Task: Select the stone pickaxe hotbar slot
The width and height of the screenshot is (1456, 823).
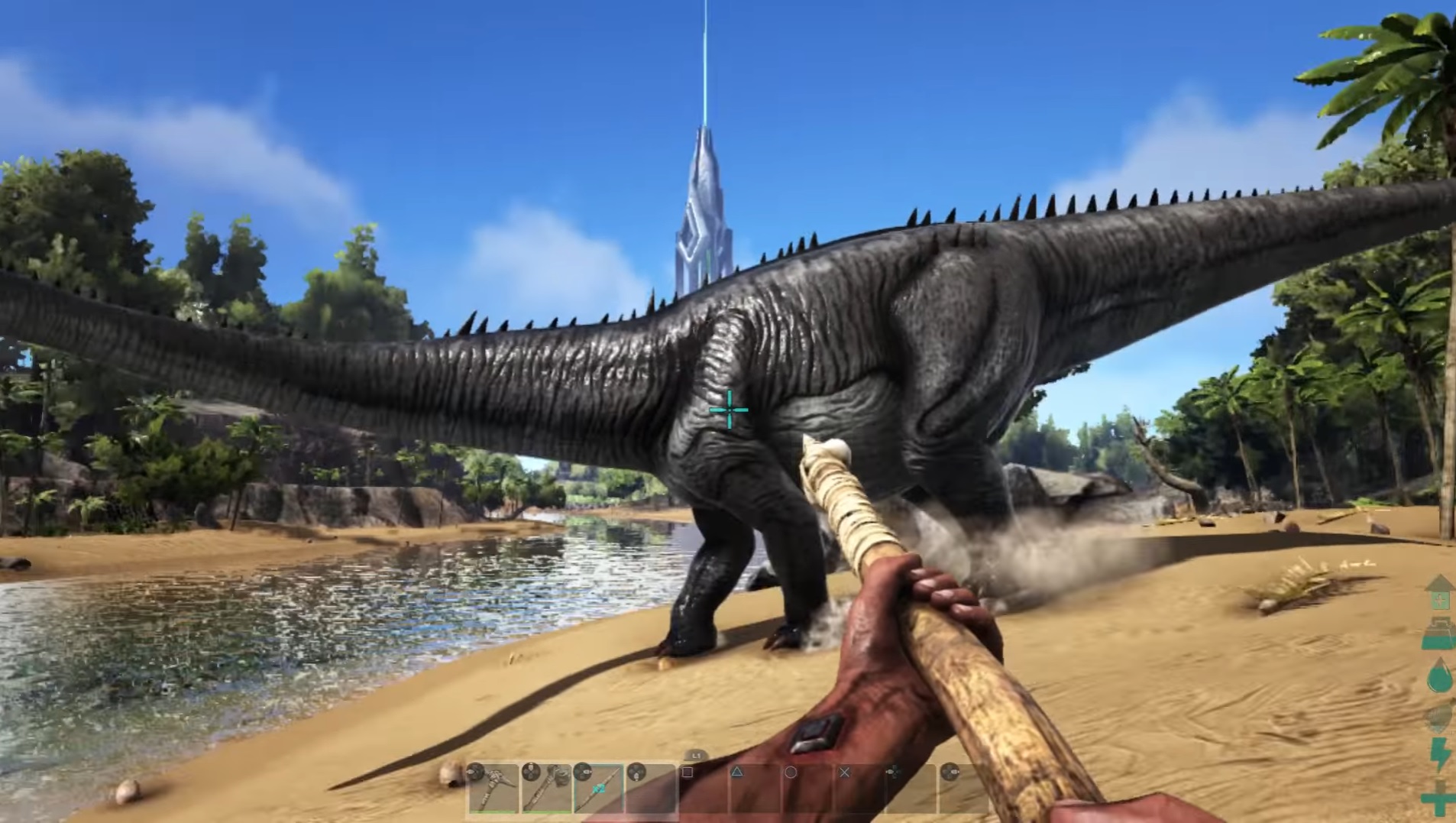Action: 494,788
